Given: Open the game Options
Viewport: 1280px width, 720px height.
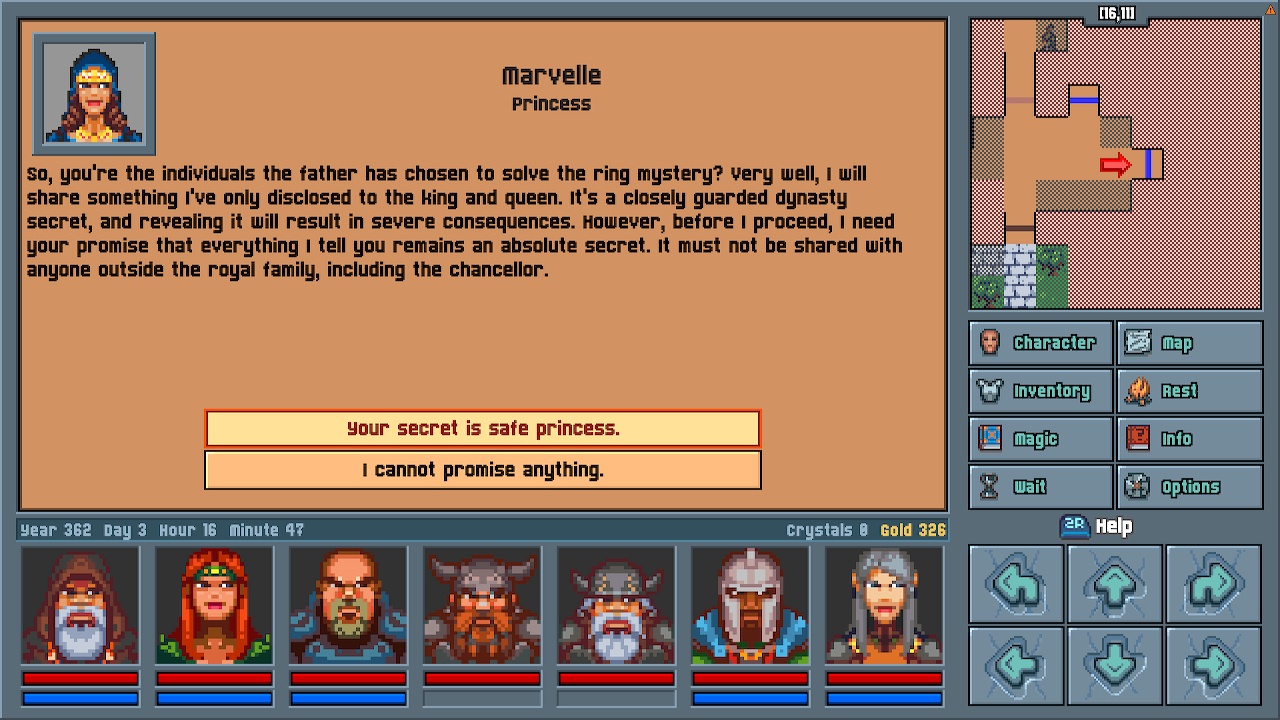Looking at the screenshot, I should click(x=1189, y=486).
